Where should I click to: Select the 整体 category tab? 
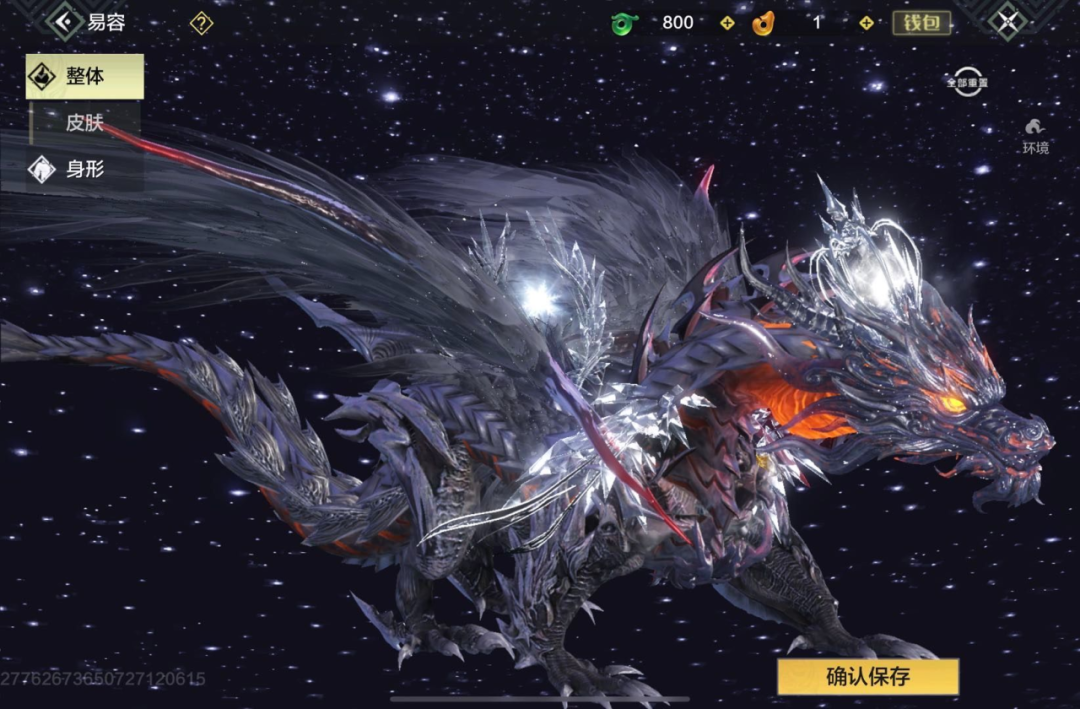click(x=85, y=77)
